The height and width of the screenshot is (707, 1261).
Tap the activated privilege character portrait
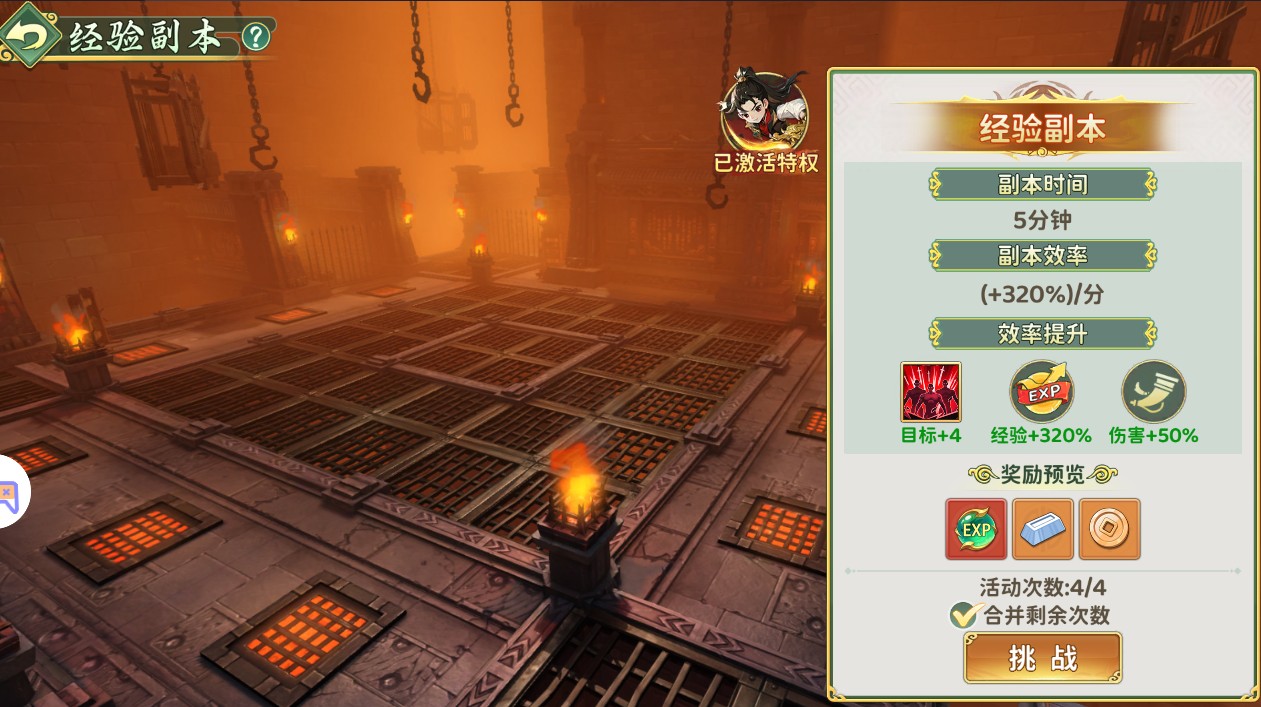tap(765, 112)
